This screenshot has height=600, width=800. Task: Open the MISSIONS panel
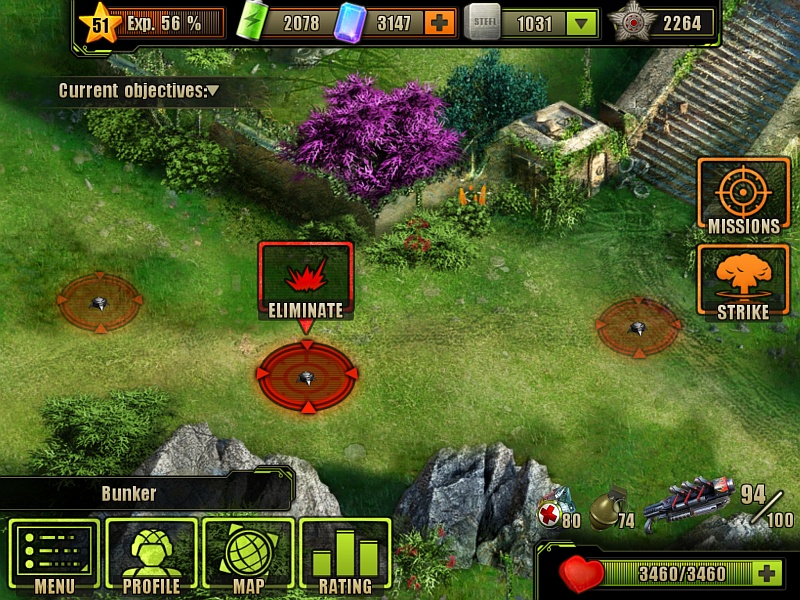(x=743, y=197)
